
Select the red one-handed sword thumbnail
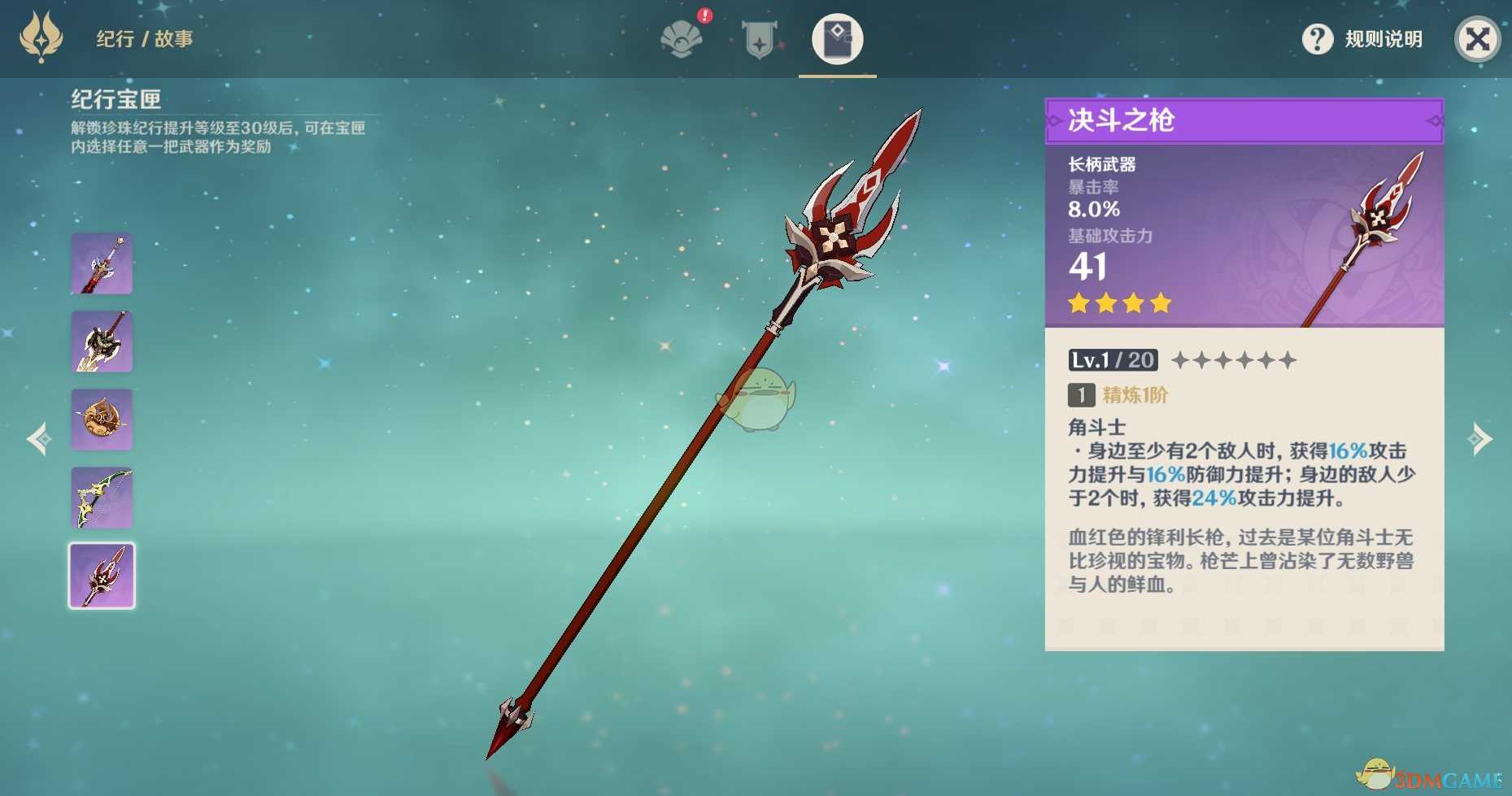pyautogui.click(x=102, y=263)
